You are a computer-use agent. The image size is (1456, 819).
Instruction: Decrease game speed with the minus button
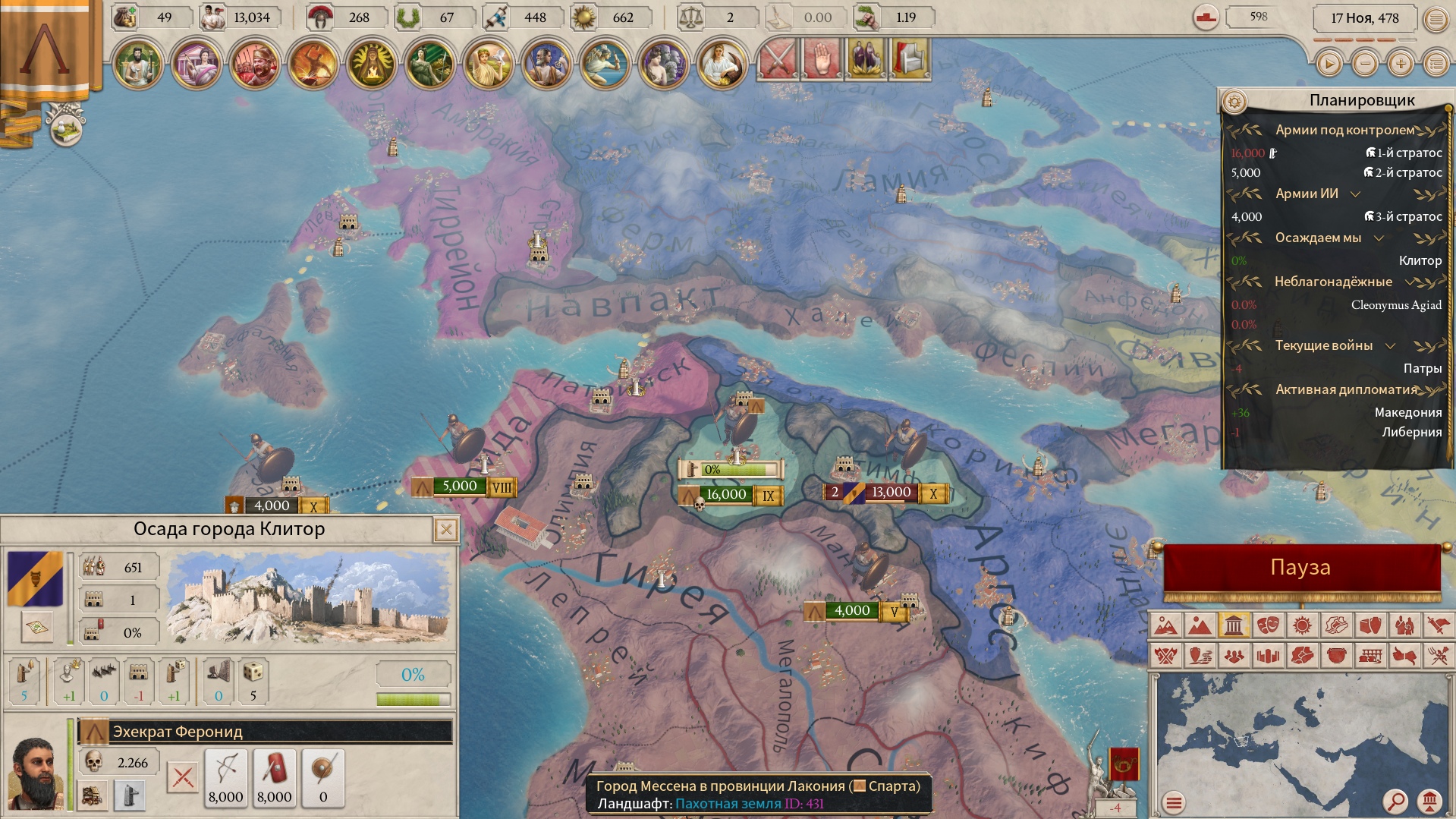click(x=1365, y=65)
